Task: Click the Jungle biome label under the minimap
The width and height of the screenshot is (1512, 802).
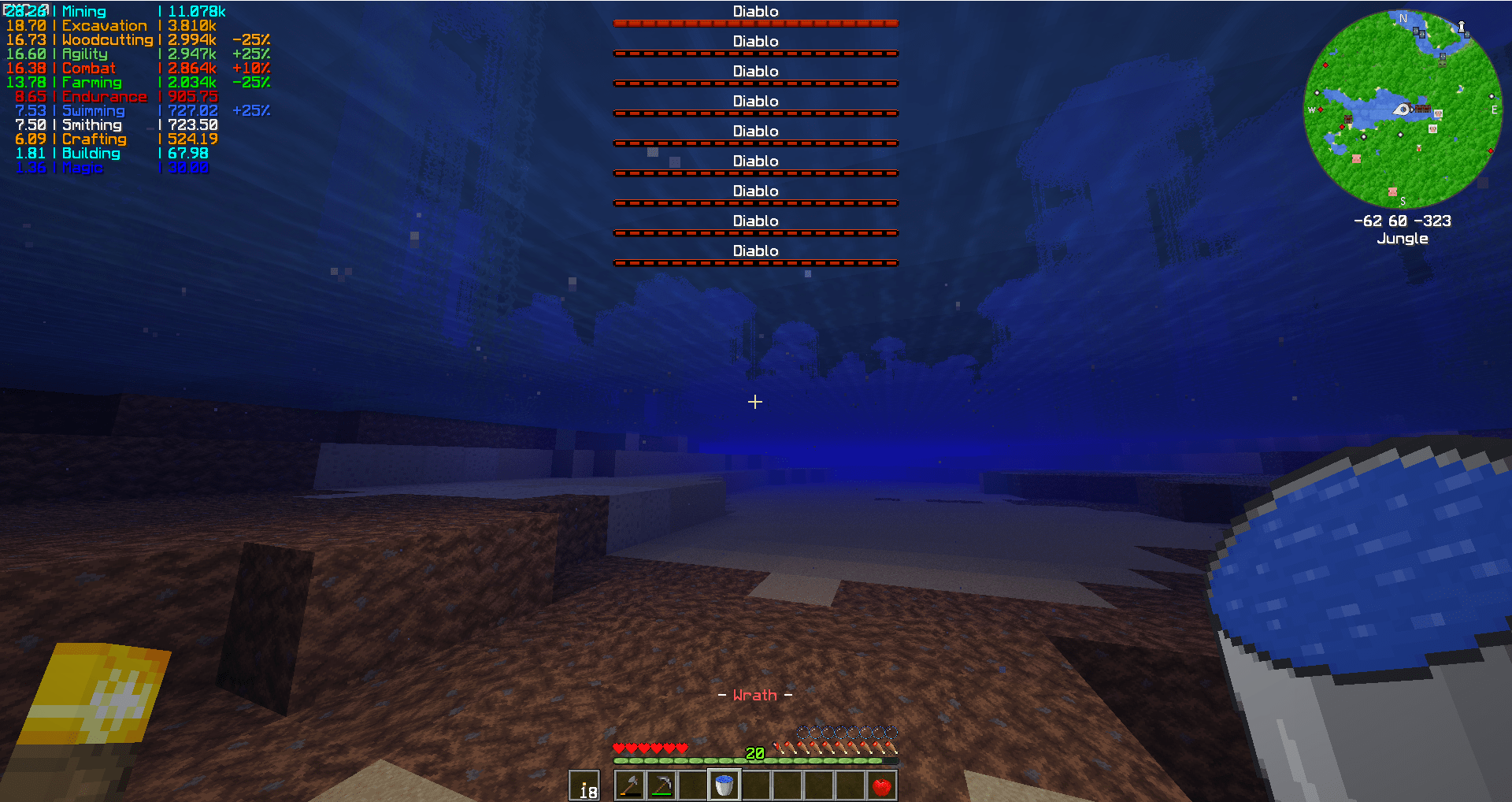Action: point(1403,238)
